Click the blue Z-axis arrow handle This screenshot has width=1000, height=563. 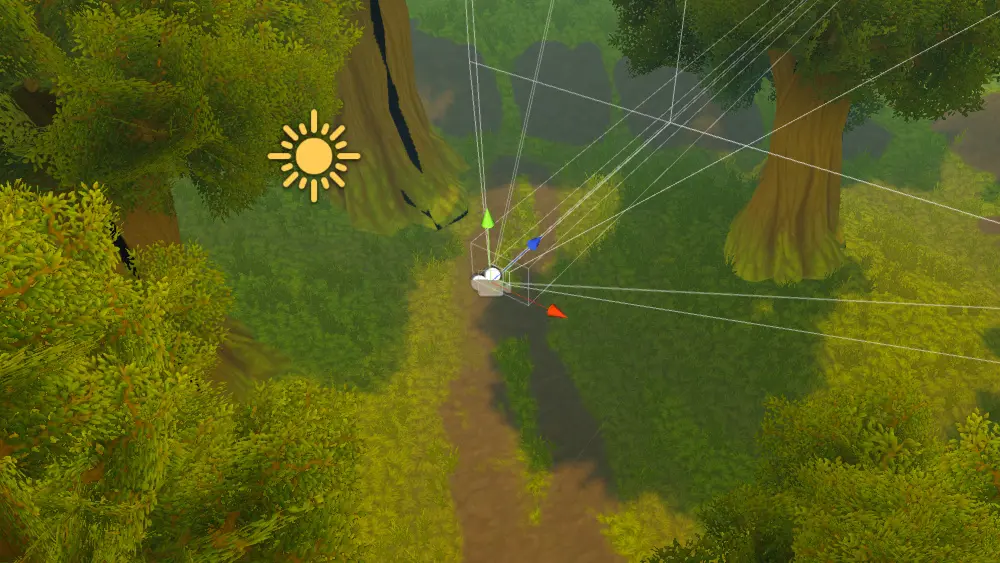534,243
